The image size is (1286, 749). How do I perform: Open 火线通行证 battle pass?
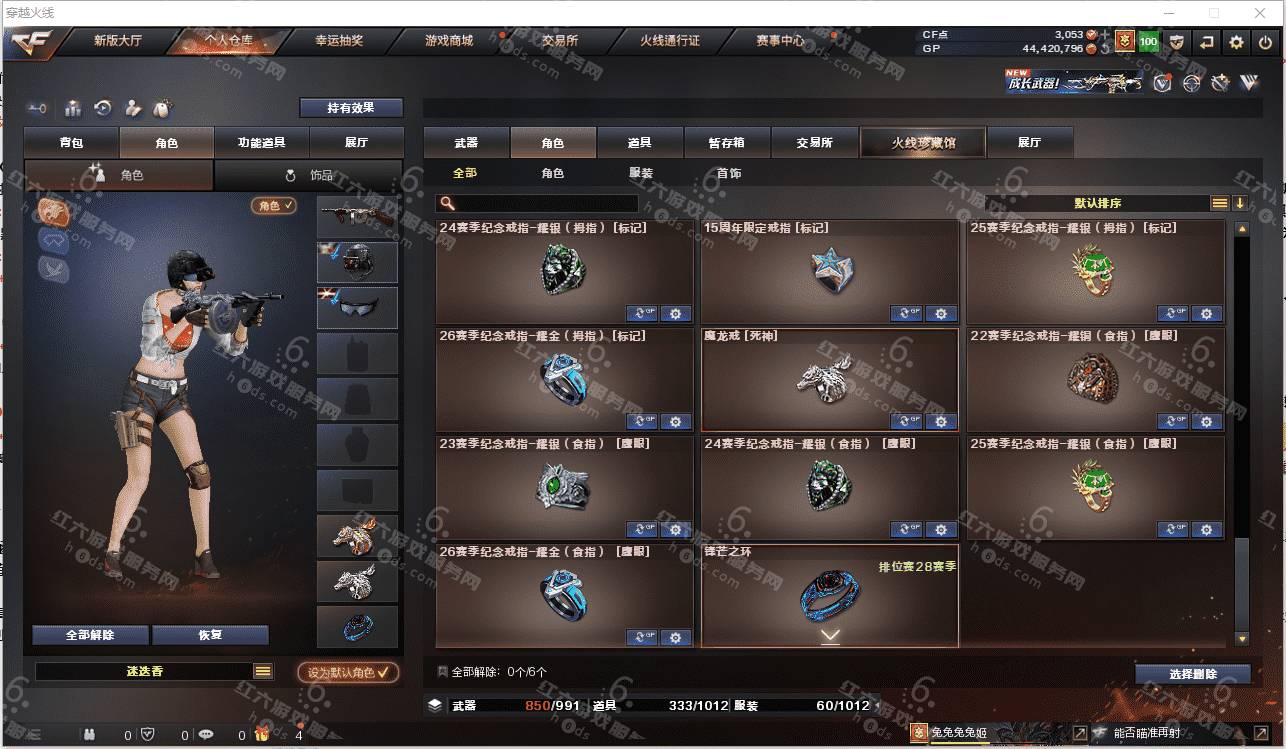click(x=670, y=41)
